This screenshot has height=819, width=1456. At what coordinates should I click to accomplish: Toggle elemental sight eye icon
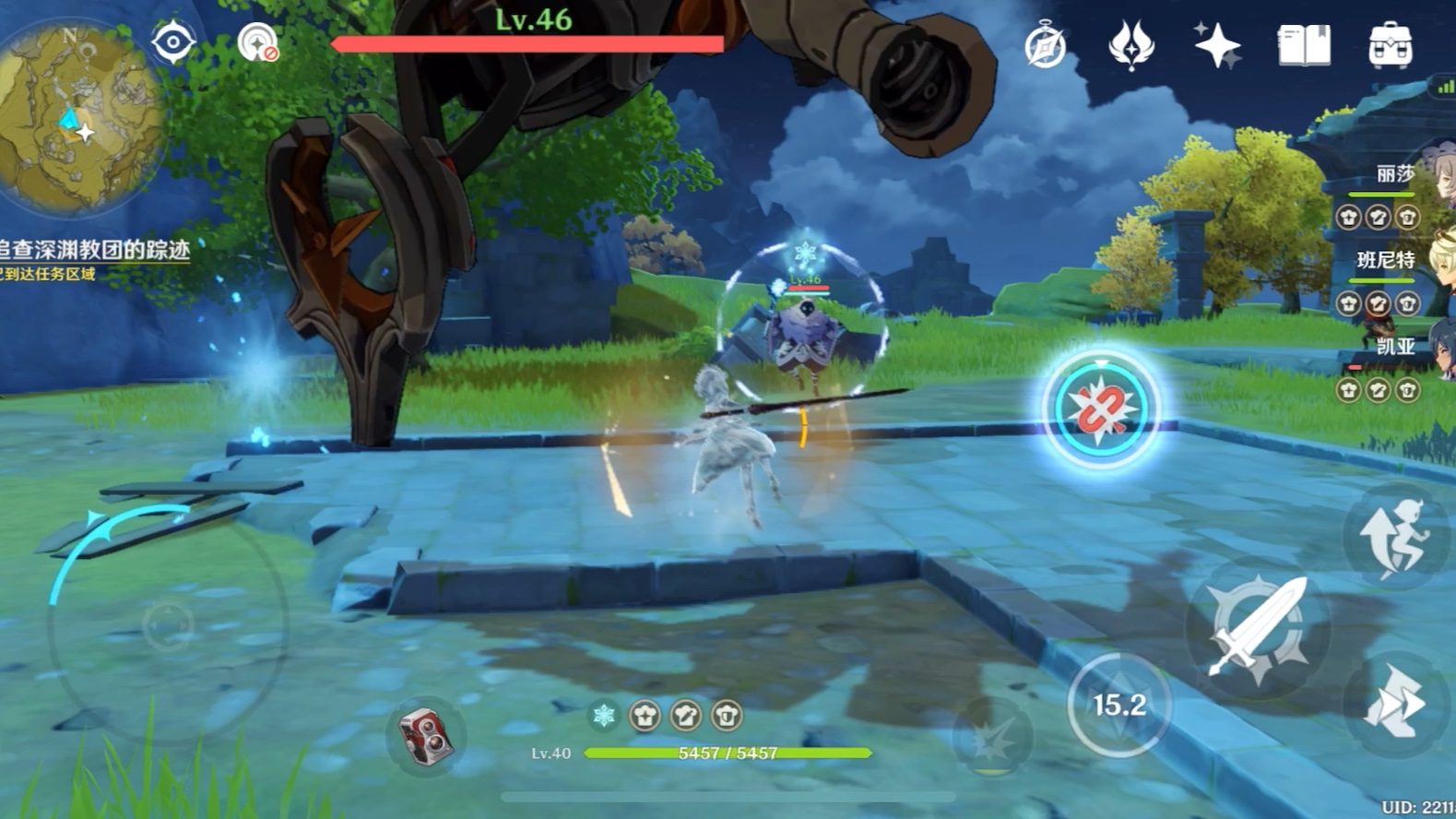click(173, 42)
